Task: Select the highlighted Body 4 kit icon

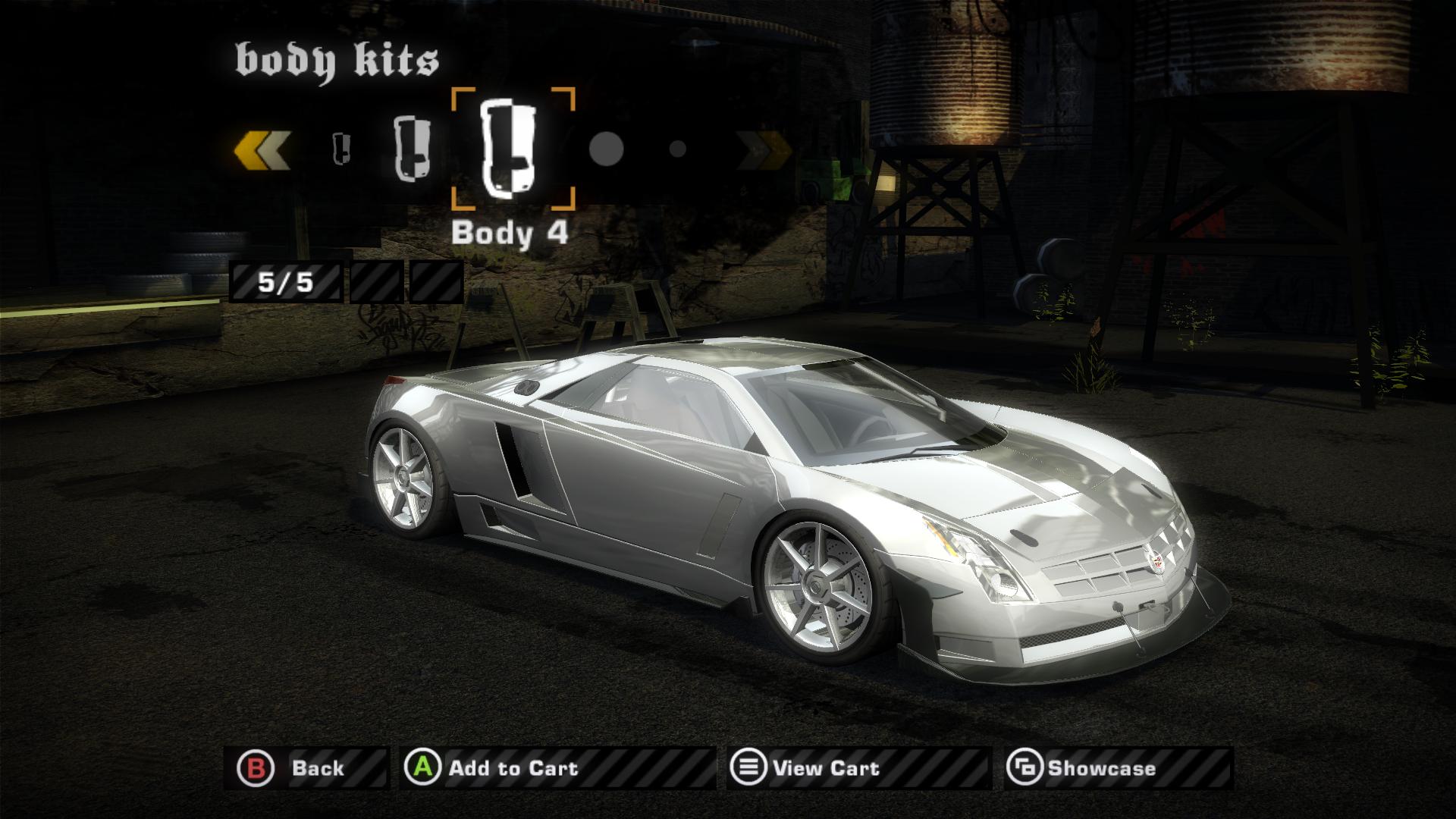Action: (x=512, y=149)
